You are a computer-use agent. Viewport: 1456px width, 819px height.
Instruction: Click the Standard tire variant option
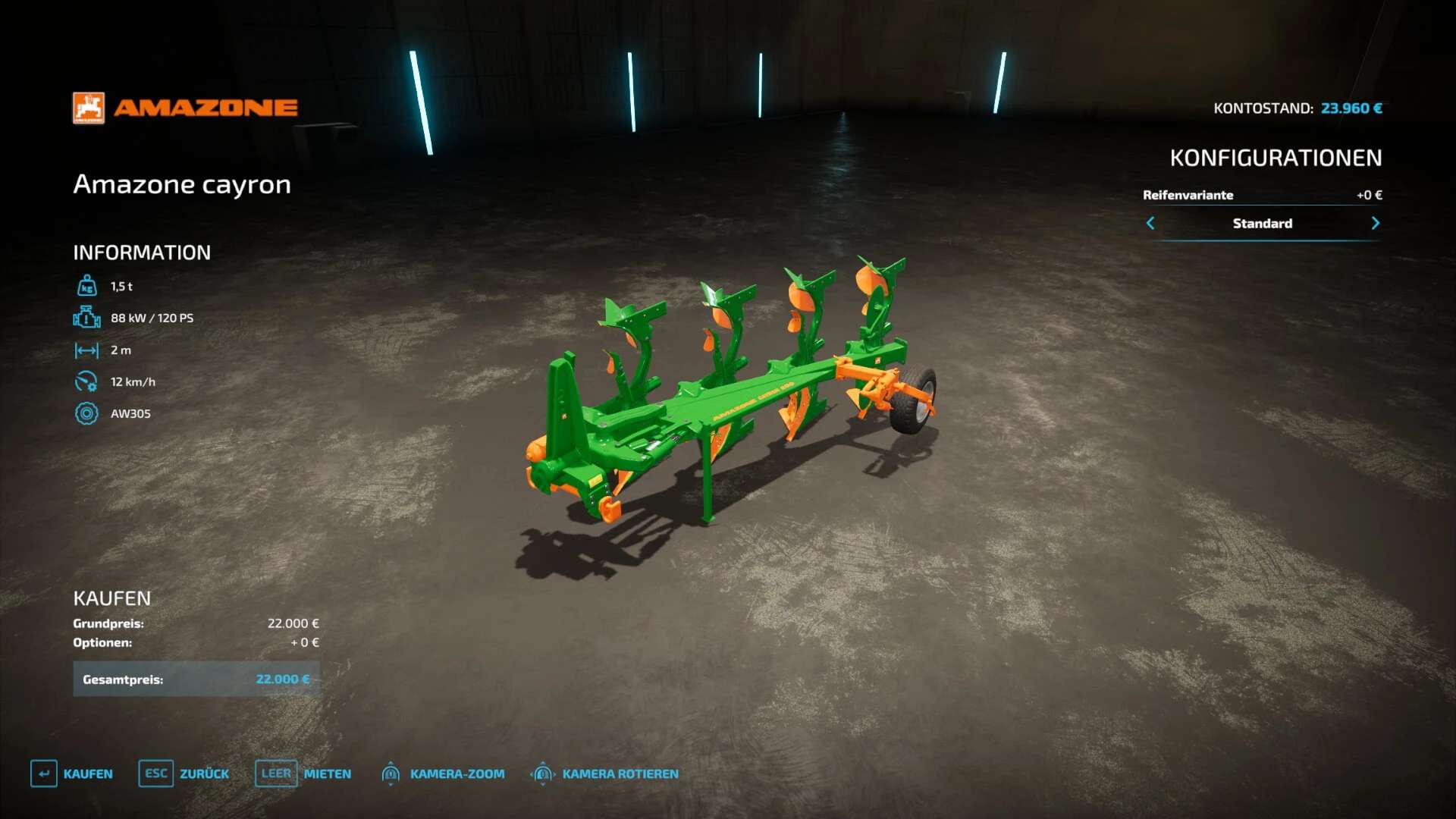click(x=1262, y=223)
